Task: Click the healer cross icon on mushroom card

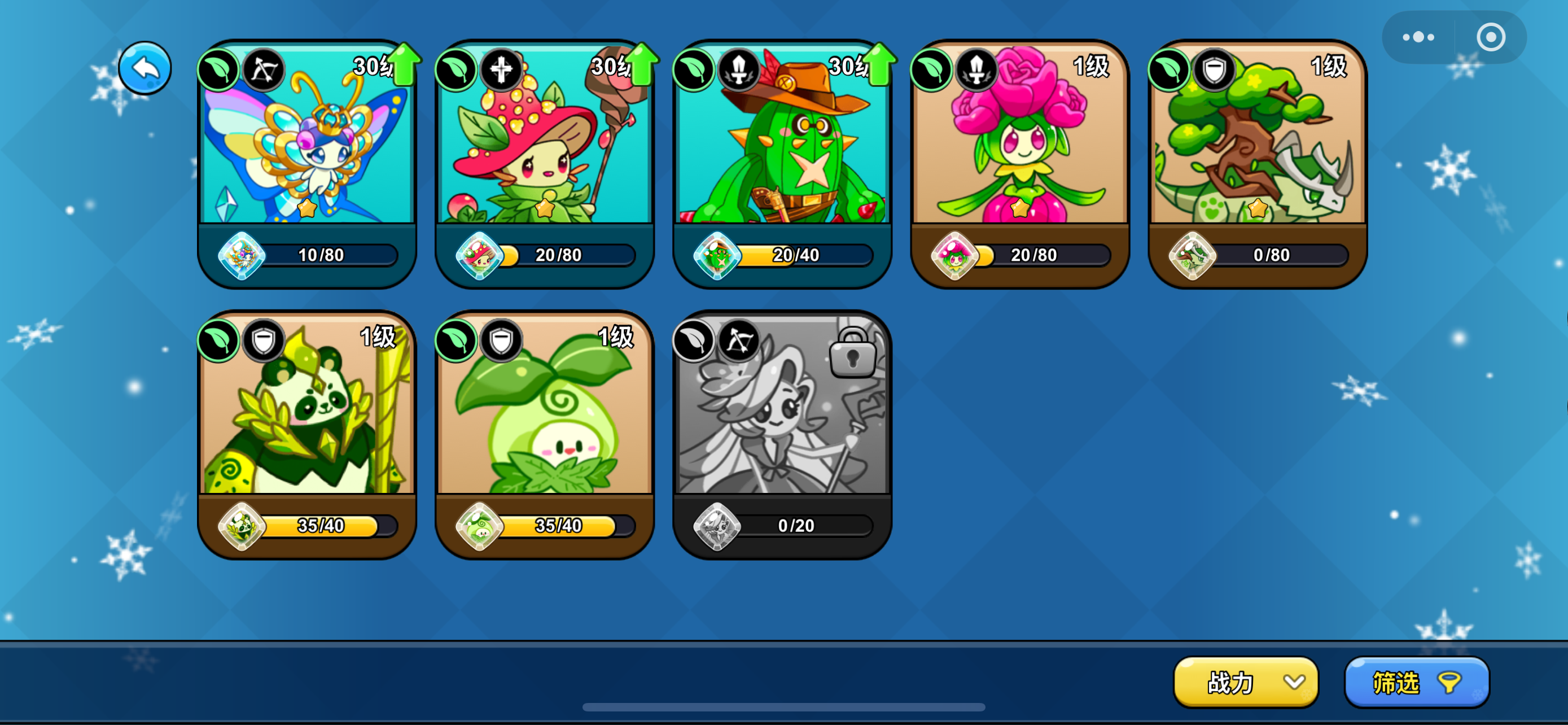Action: (x=501, y=70)
